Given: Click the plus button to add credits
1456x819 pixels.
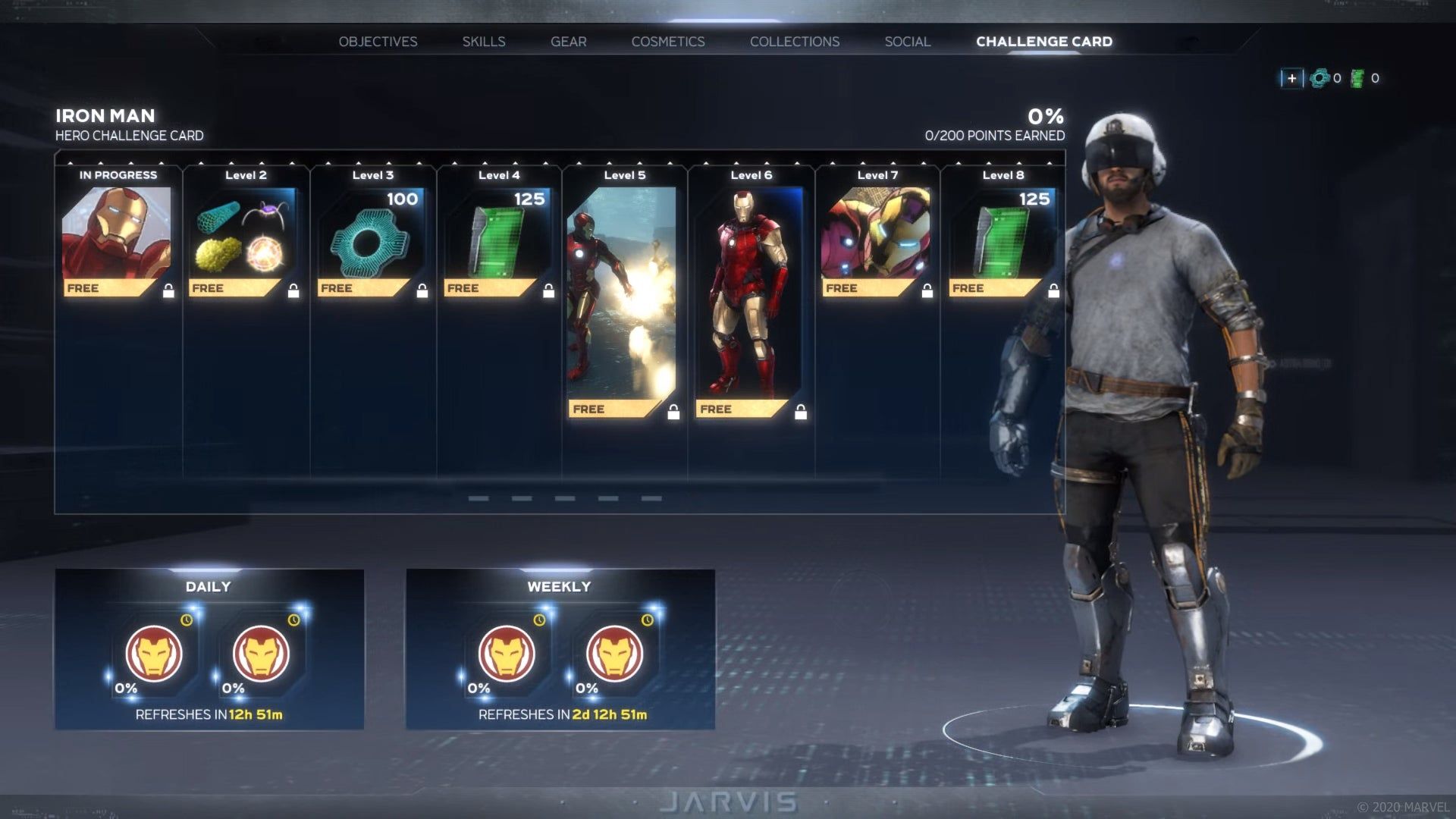Looking at the screenshot, I should 1291,78.
